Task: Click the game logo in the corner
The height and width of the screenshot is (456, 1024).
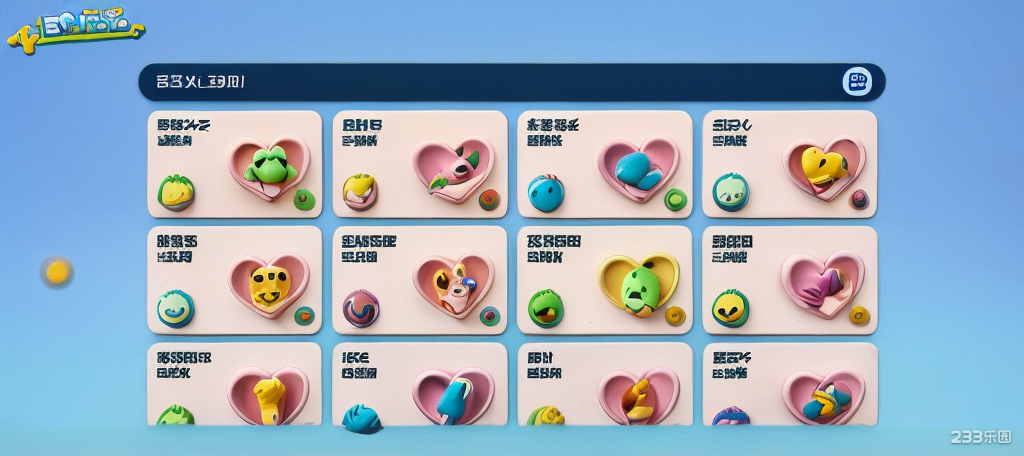Action: click(76, 27)
